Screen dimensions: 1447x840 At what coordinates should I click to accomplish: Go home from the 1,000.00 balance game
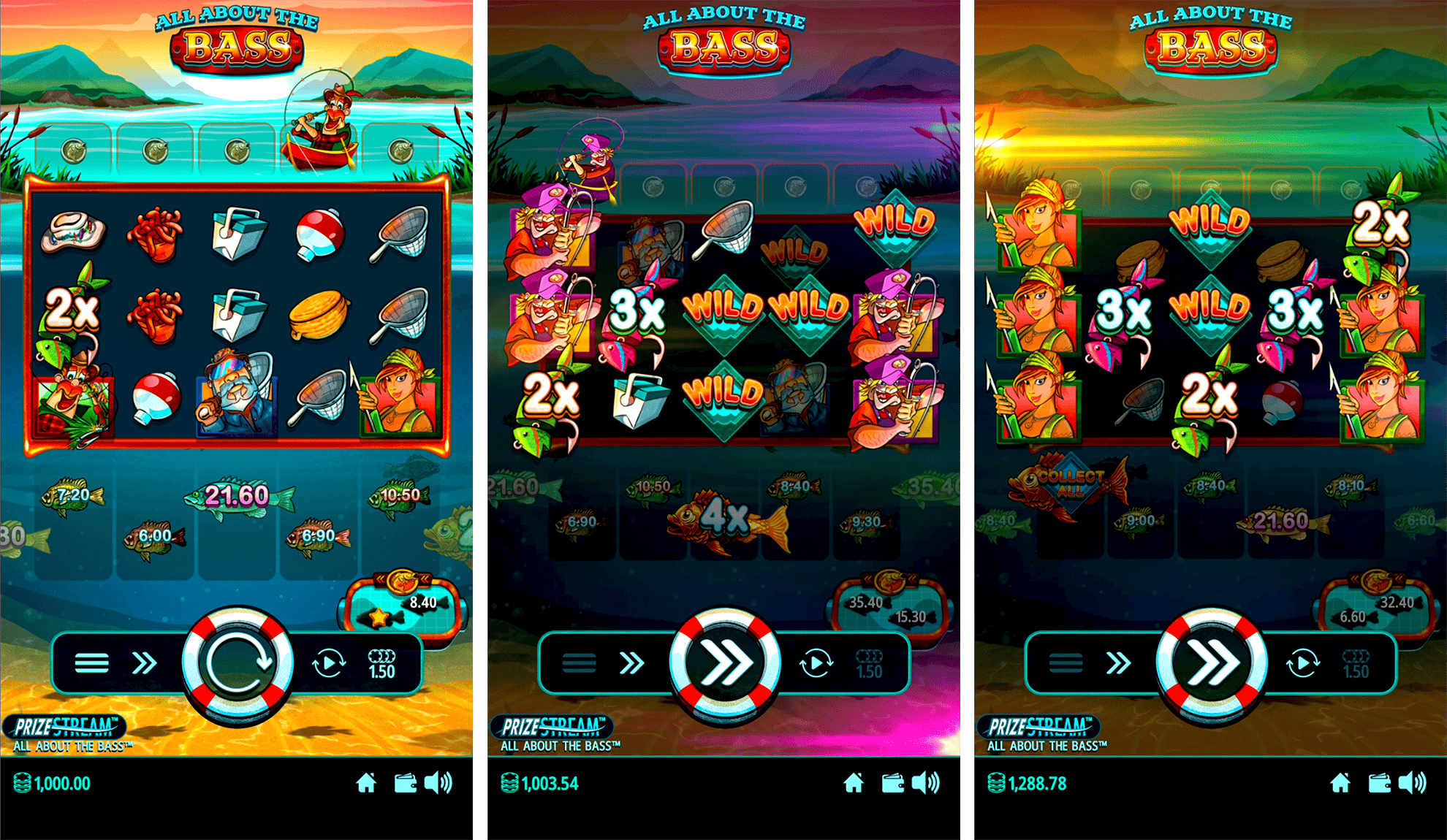366,784
